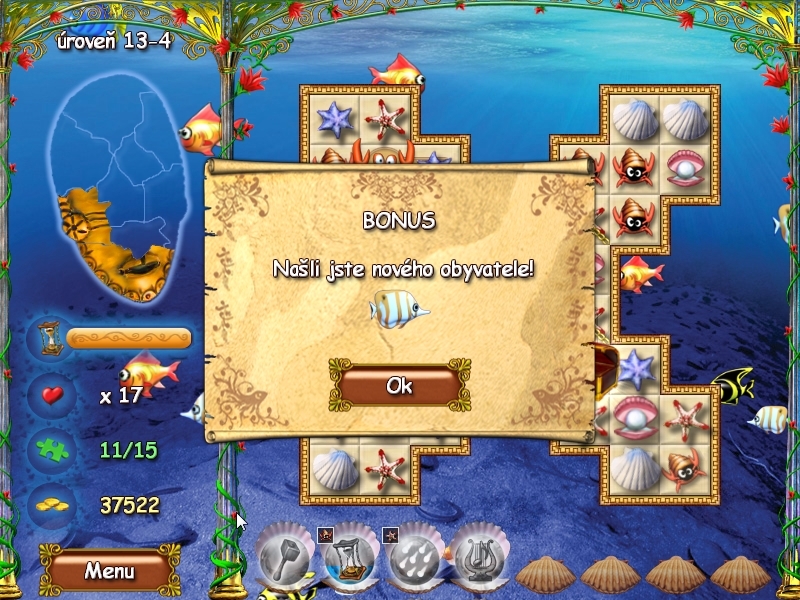Open the Menu button

point(109,571)
